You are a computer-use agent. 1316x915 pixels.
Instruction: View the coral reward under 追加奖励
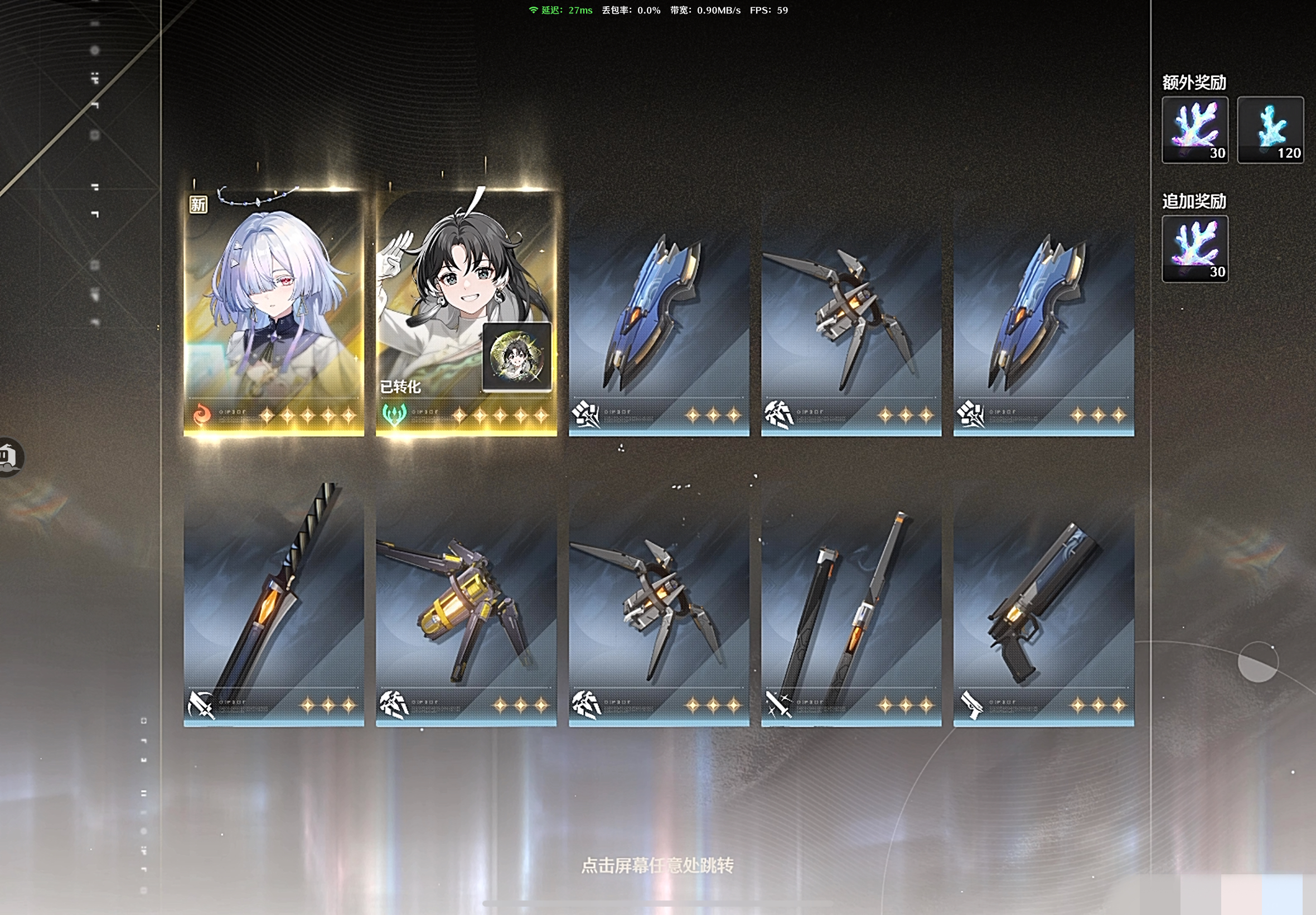tap(1194, 249)
